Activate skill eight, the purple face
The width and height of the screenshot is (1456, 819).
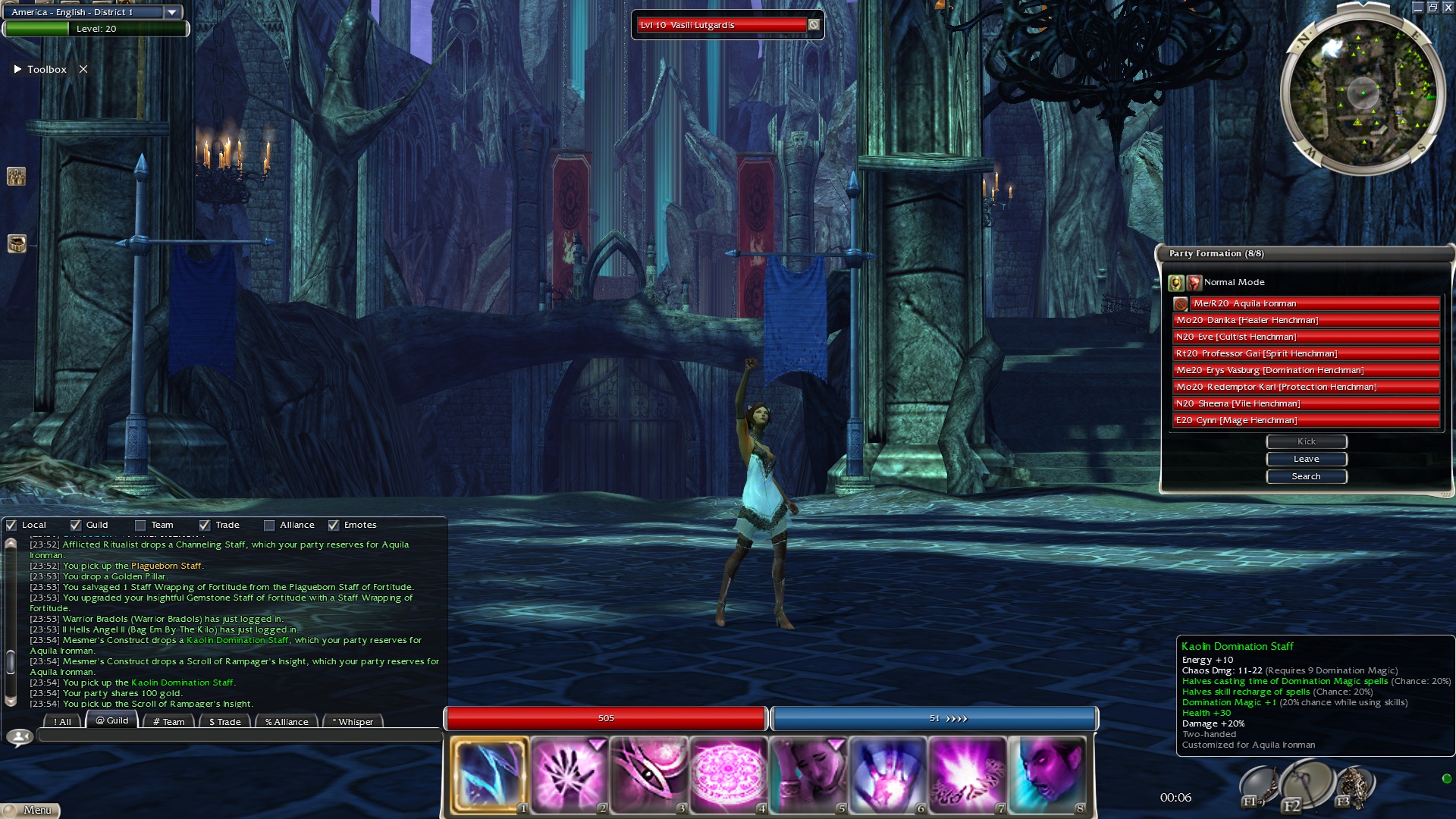1047,774
